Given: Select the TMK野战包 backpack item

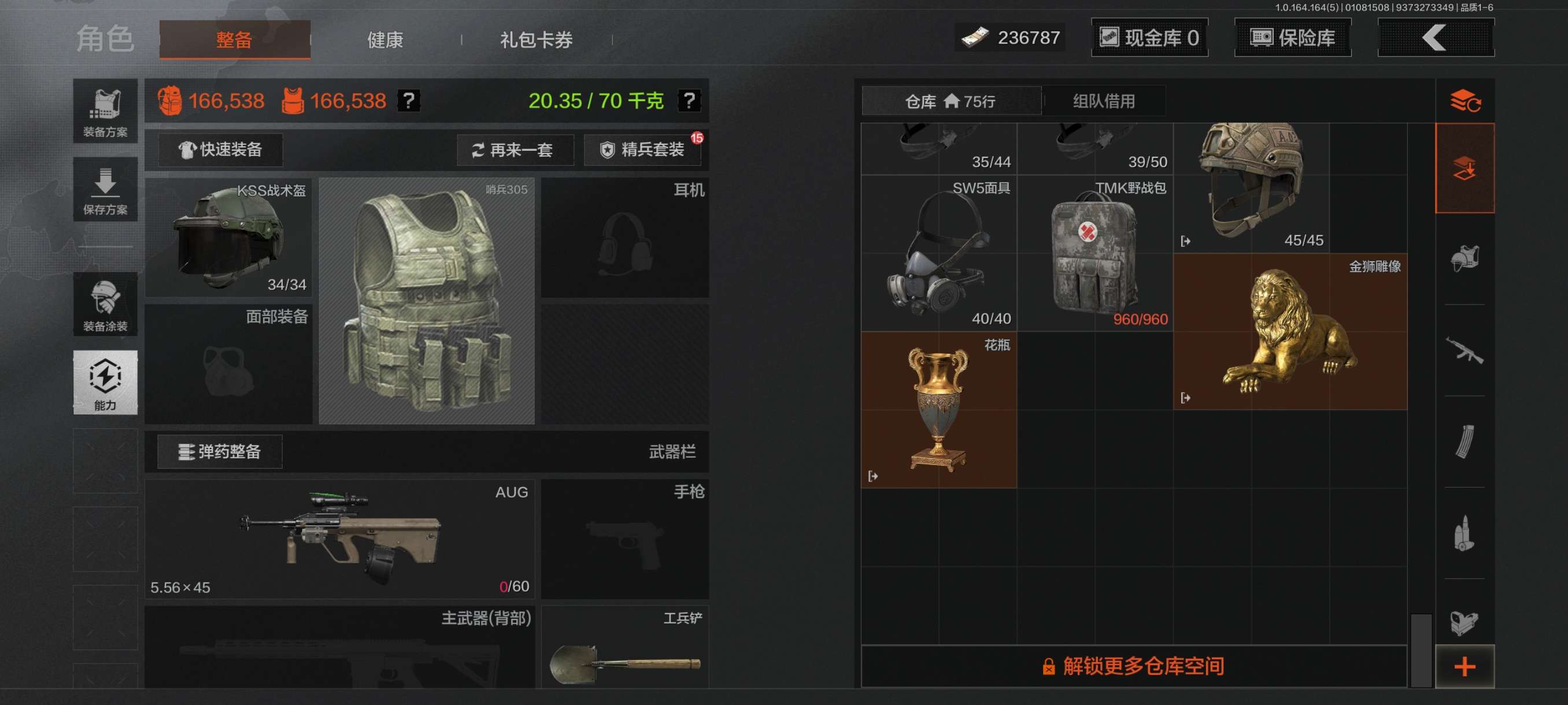Looking at the screenshot, I should click(x=1094, y=254).
